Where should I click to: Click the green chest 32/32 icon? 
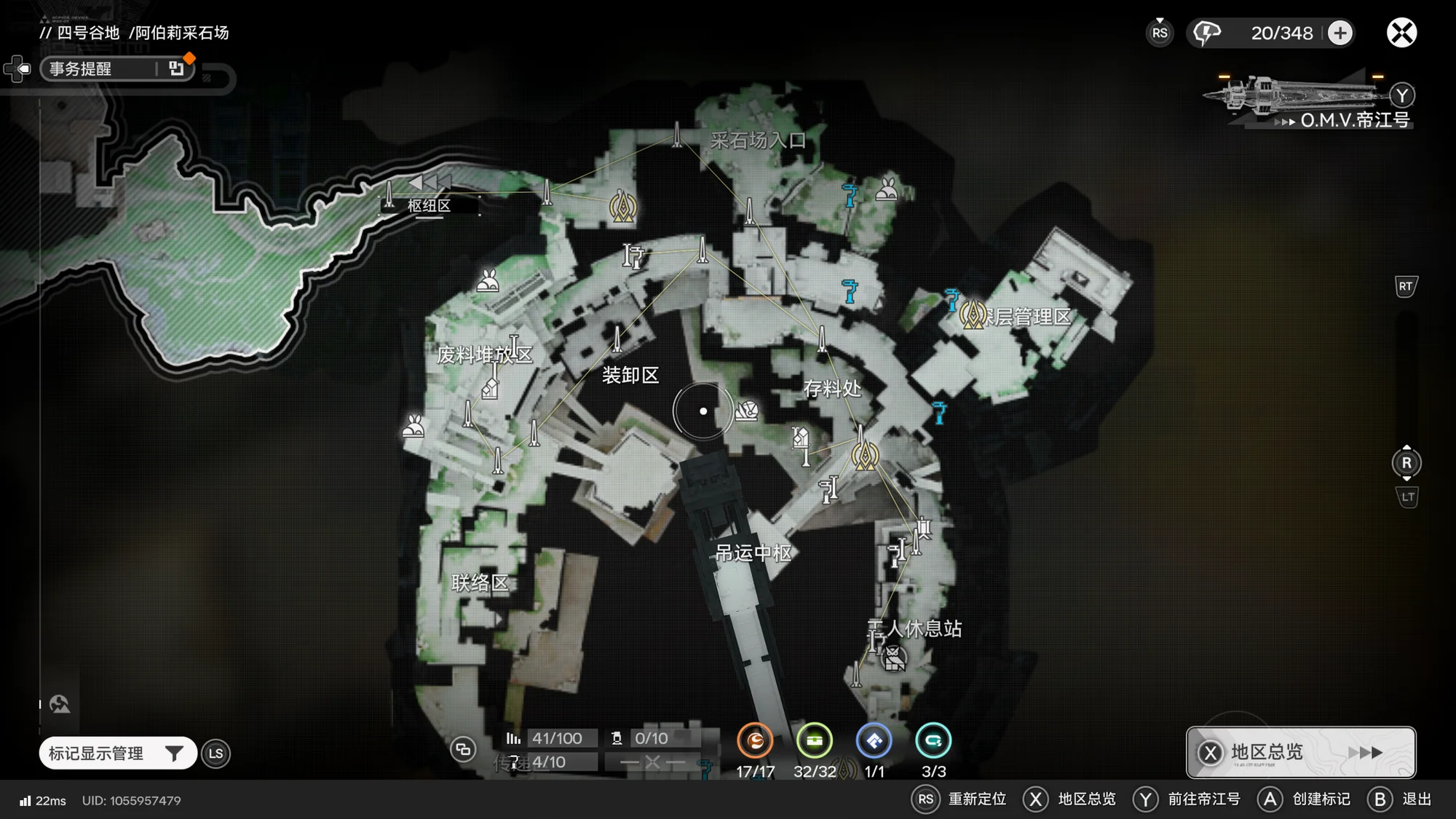pyautogui.click(x=814, y=741)
